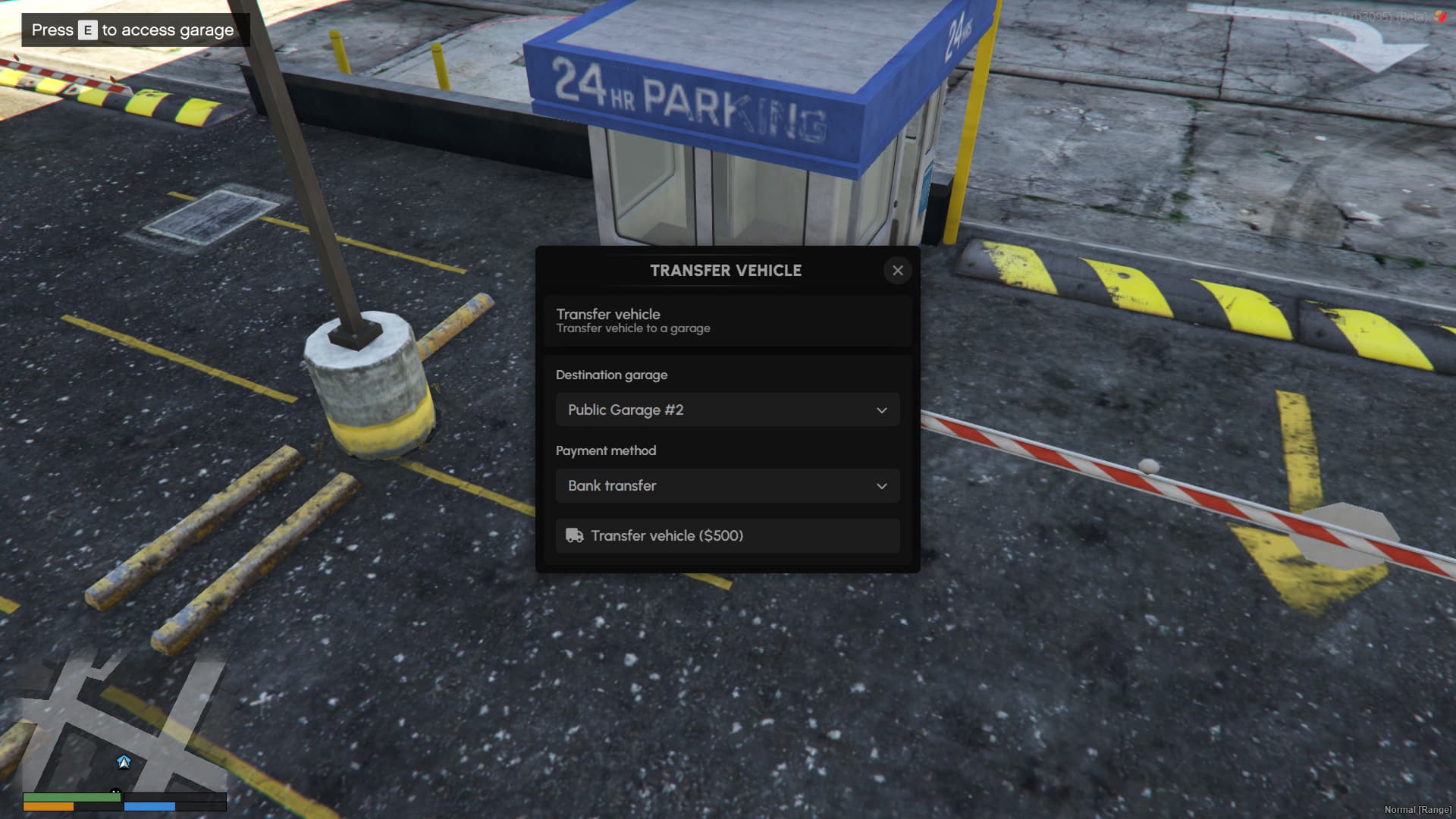This screenshot has width=1456, height=819.
Task: Click the Normal [Range] status indicator
Action: tap(1419, 810)
